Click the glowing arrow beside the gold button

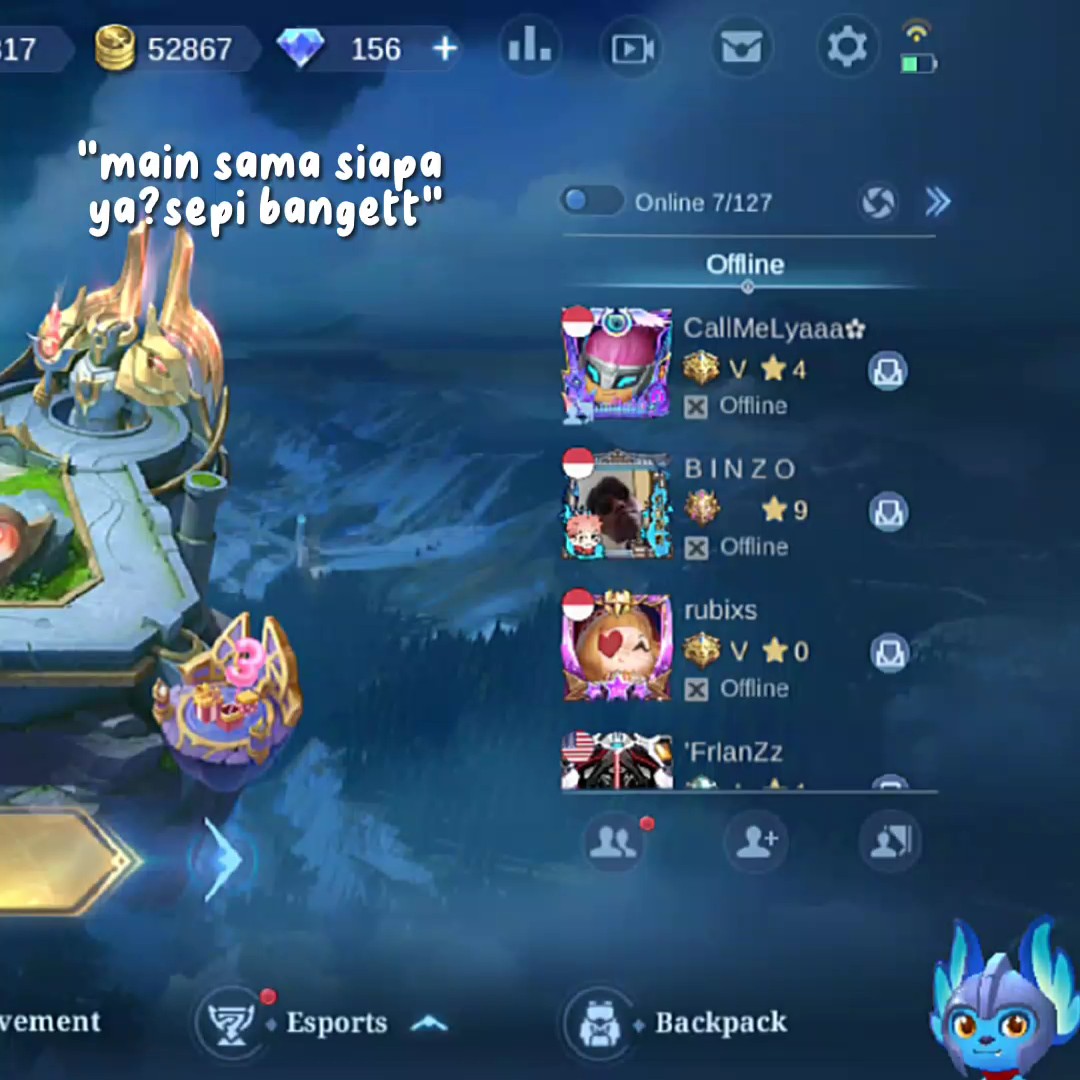point(223,860)
